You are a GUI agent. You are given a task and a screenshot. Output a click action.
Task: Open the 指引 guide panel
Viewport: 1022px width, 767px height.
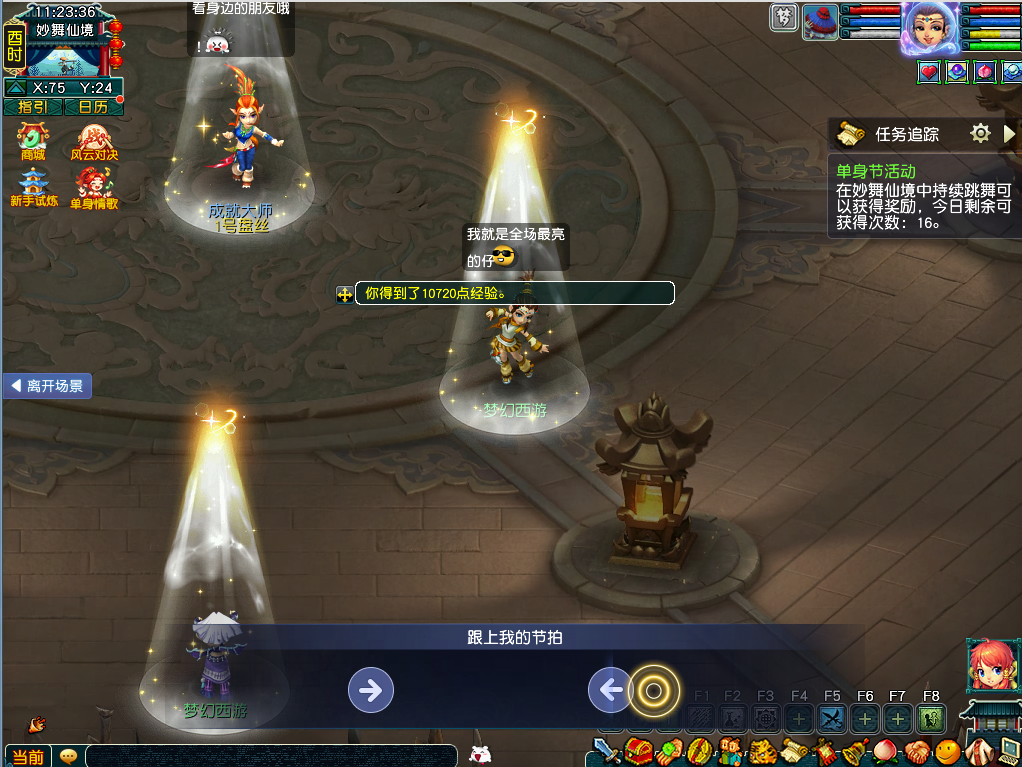33,107
